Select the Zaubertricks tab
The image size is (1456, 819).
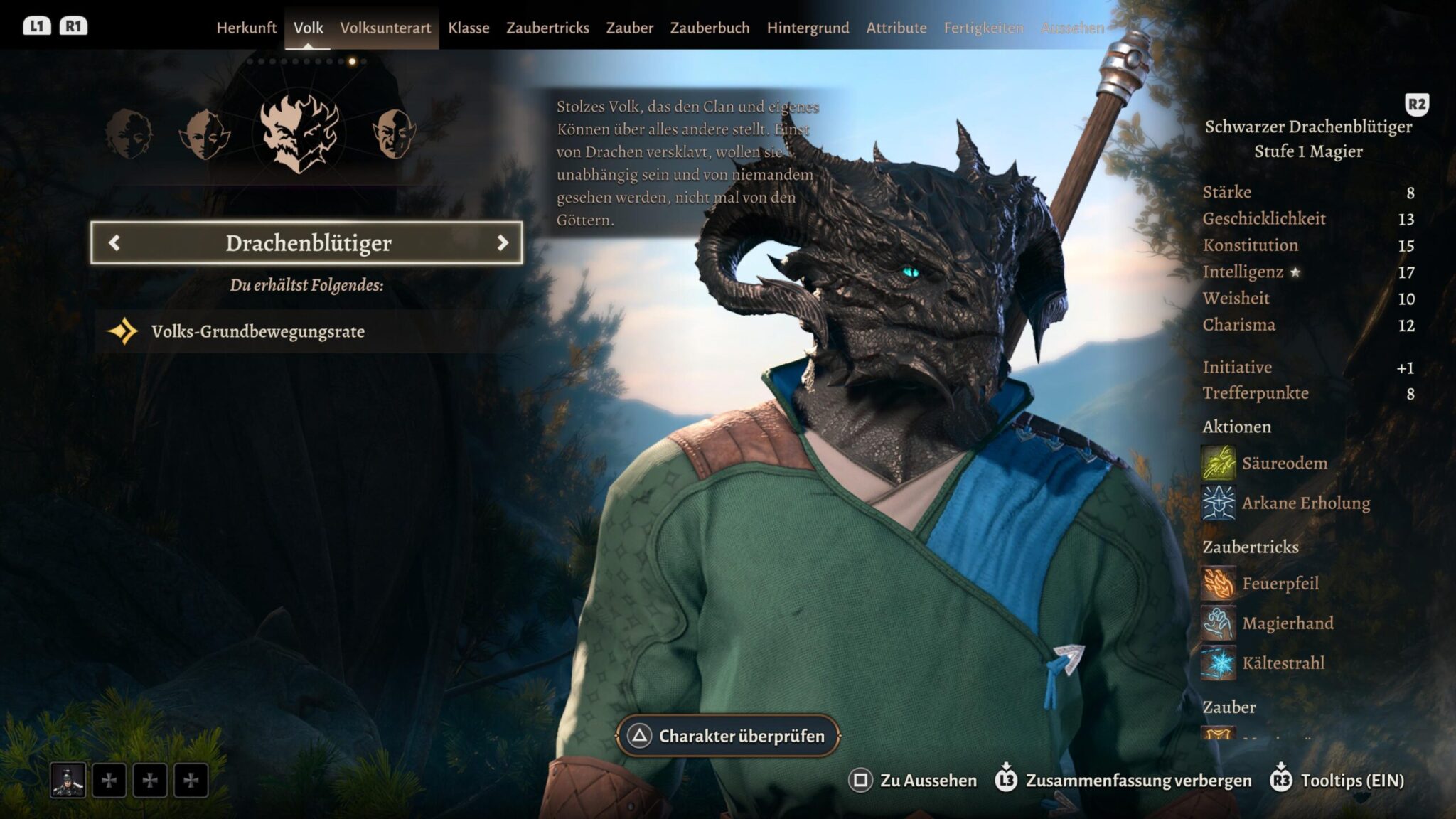pyautogui.click(x=547, y=28)
